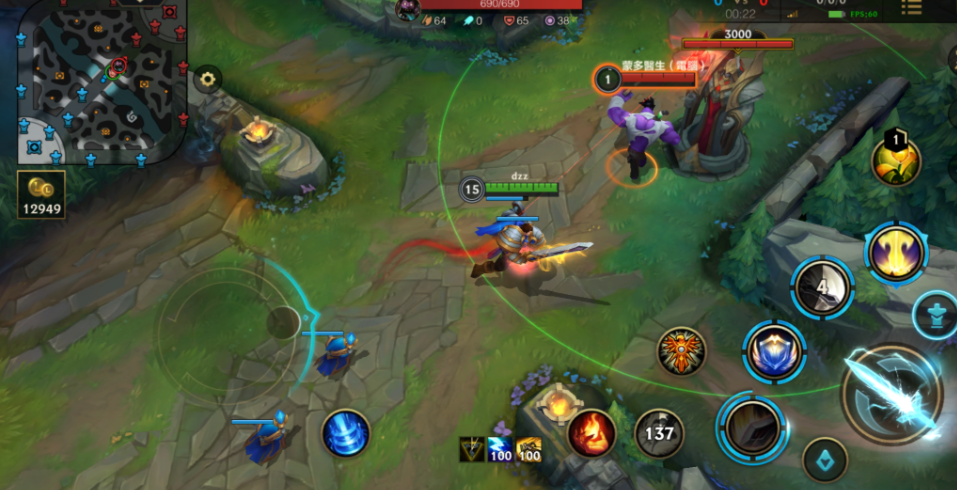The image size is (957, 490).
Task: Cast the Ignite flame summoner spell
Action: [x=591, y=433]
